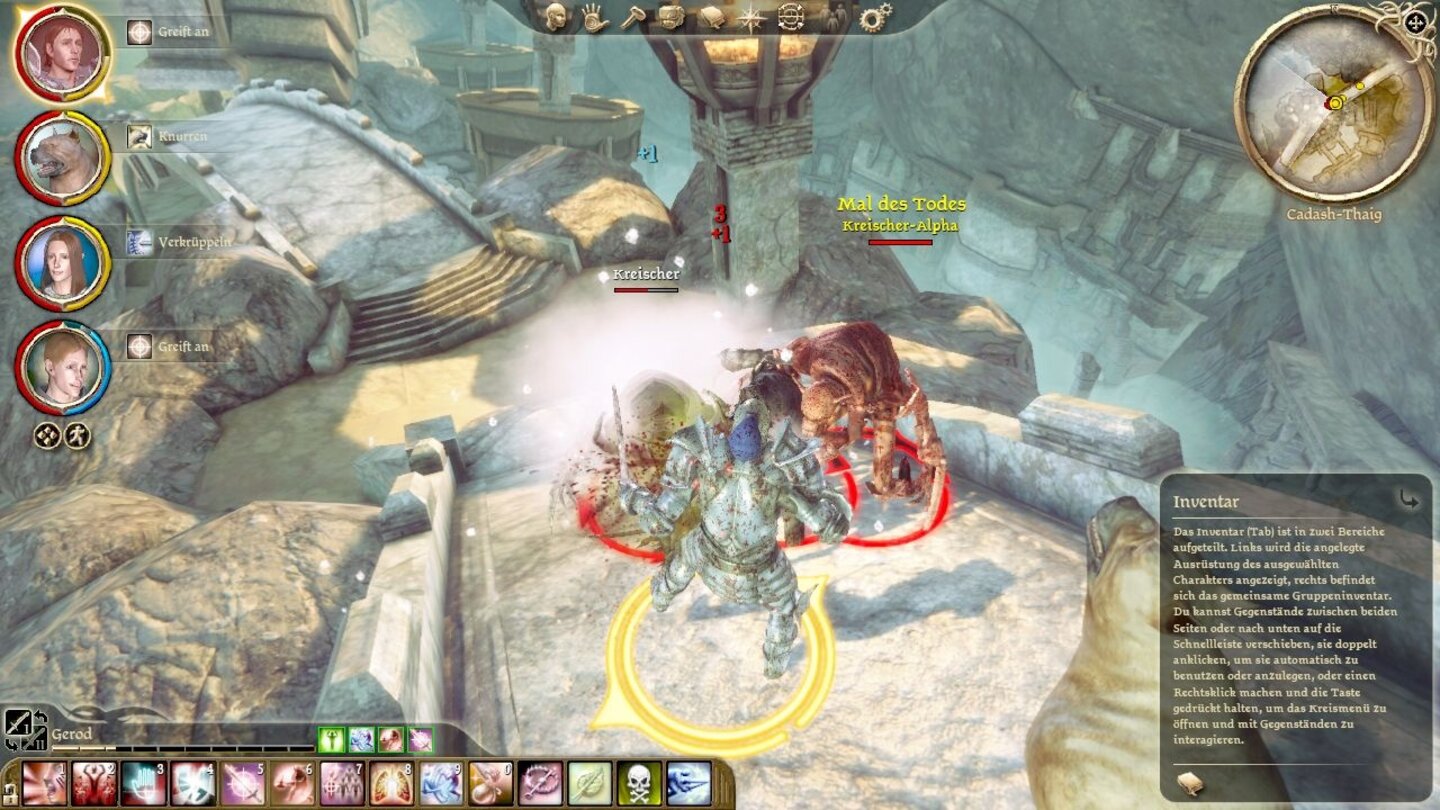Image resolution: width=1440 pixels, height=810 pixels.
Task: Open the world map travel icon
Action: [790, 17]
